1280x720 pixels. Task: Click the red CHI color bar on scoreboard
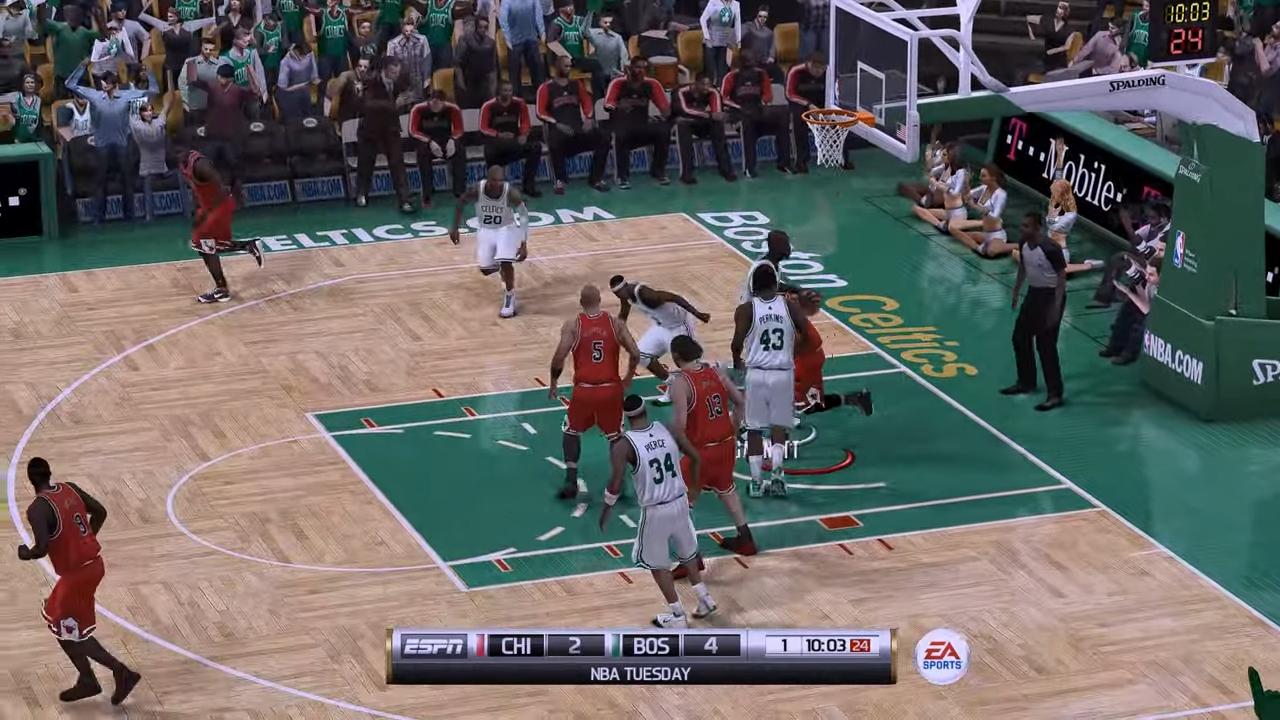(x=482, y=646)
